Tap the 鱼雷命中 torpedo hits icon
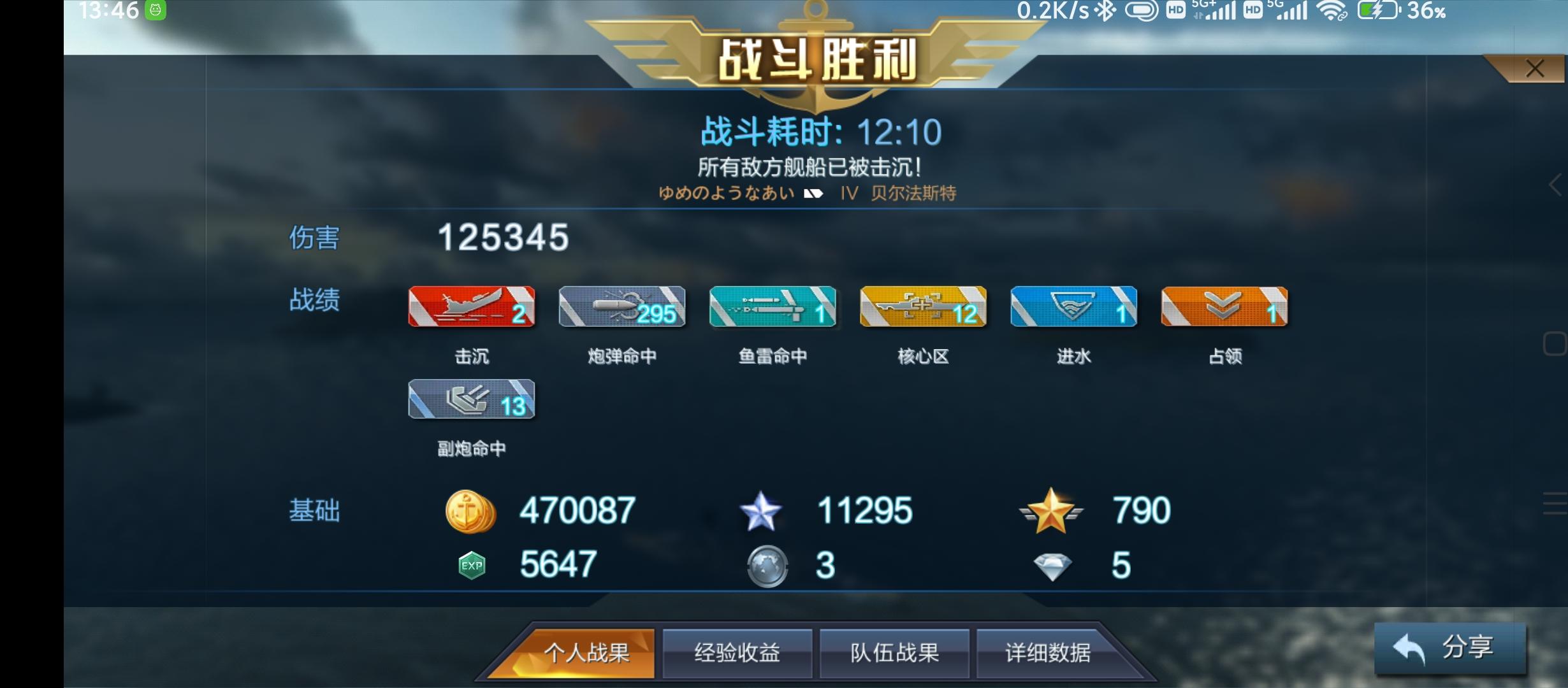The image size is (1568, 688). coord(773,308)
